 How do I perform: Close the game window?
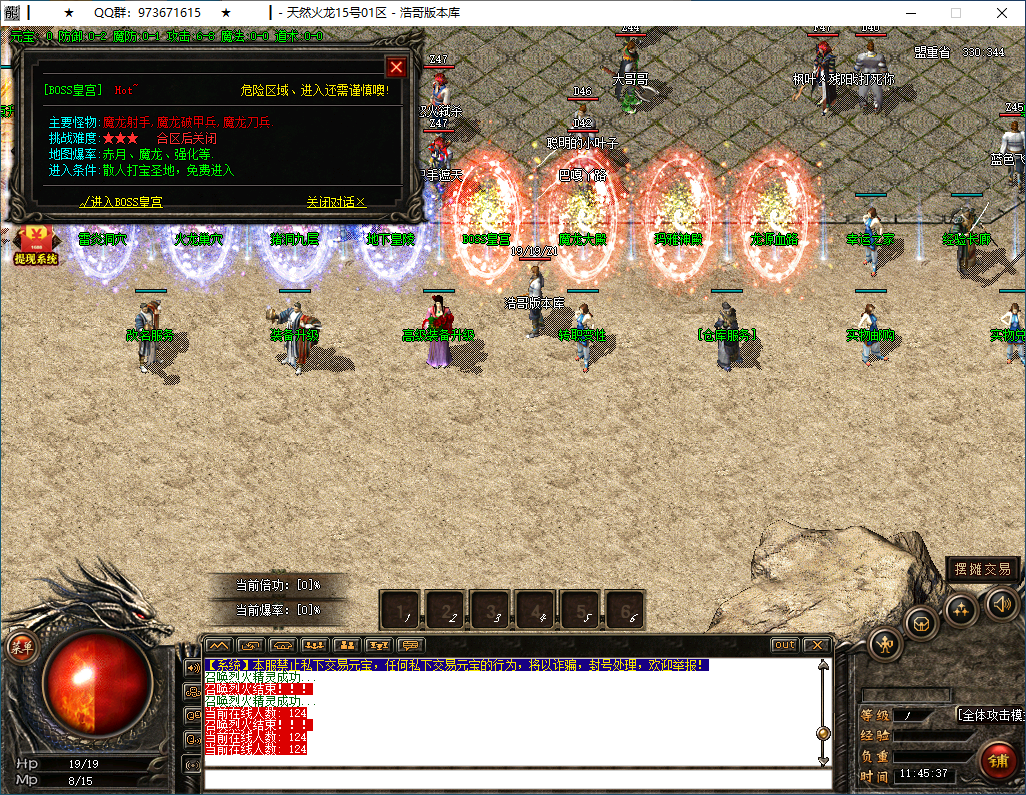tap(1002, 13)
